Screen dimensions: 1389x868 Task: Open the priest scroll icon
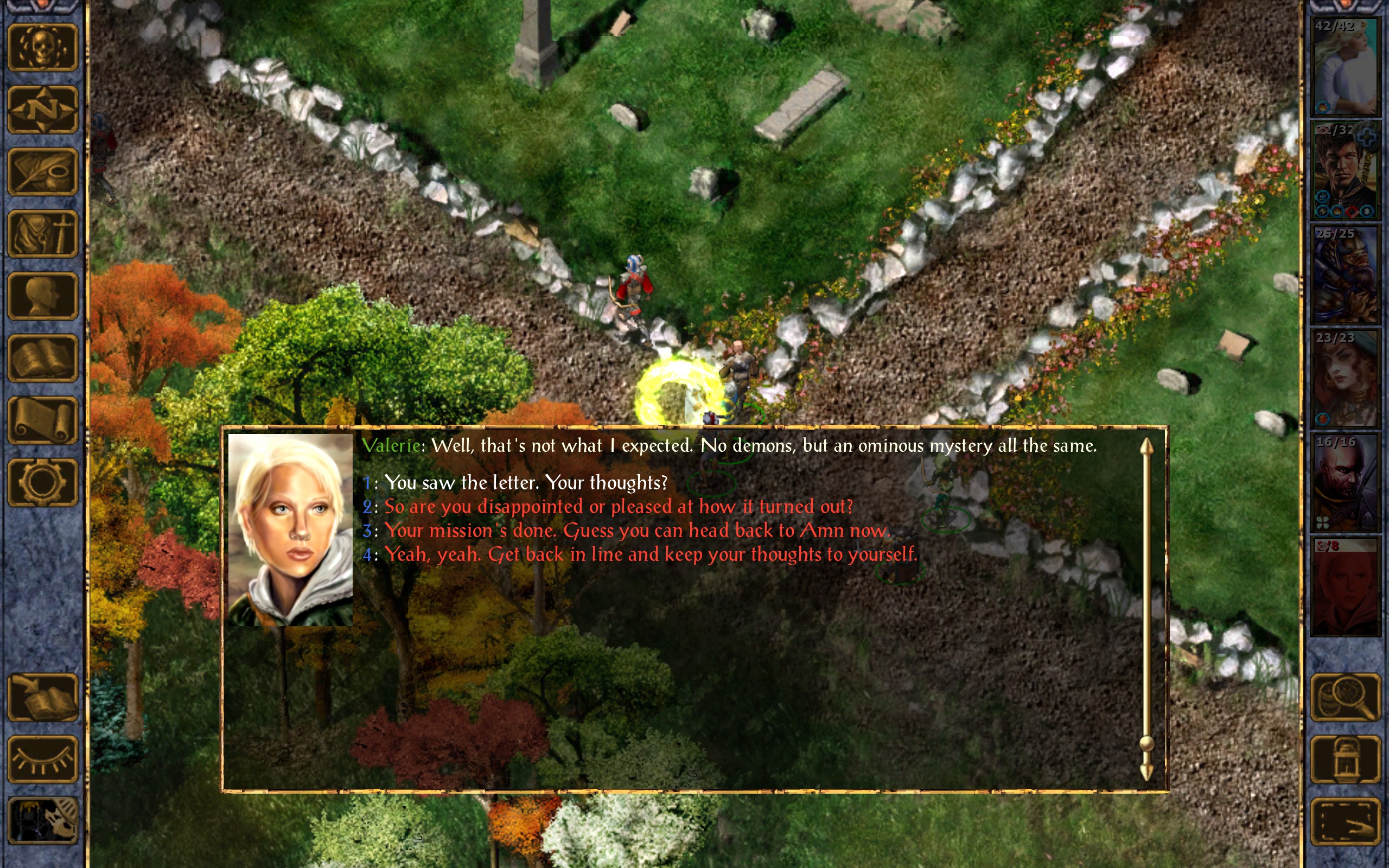point(43,420)
